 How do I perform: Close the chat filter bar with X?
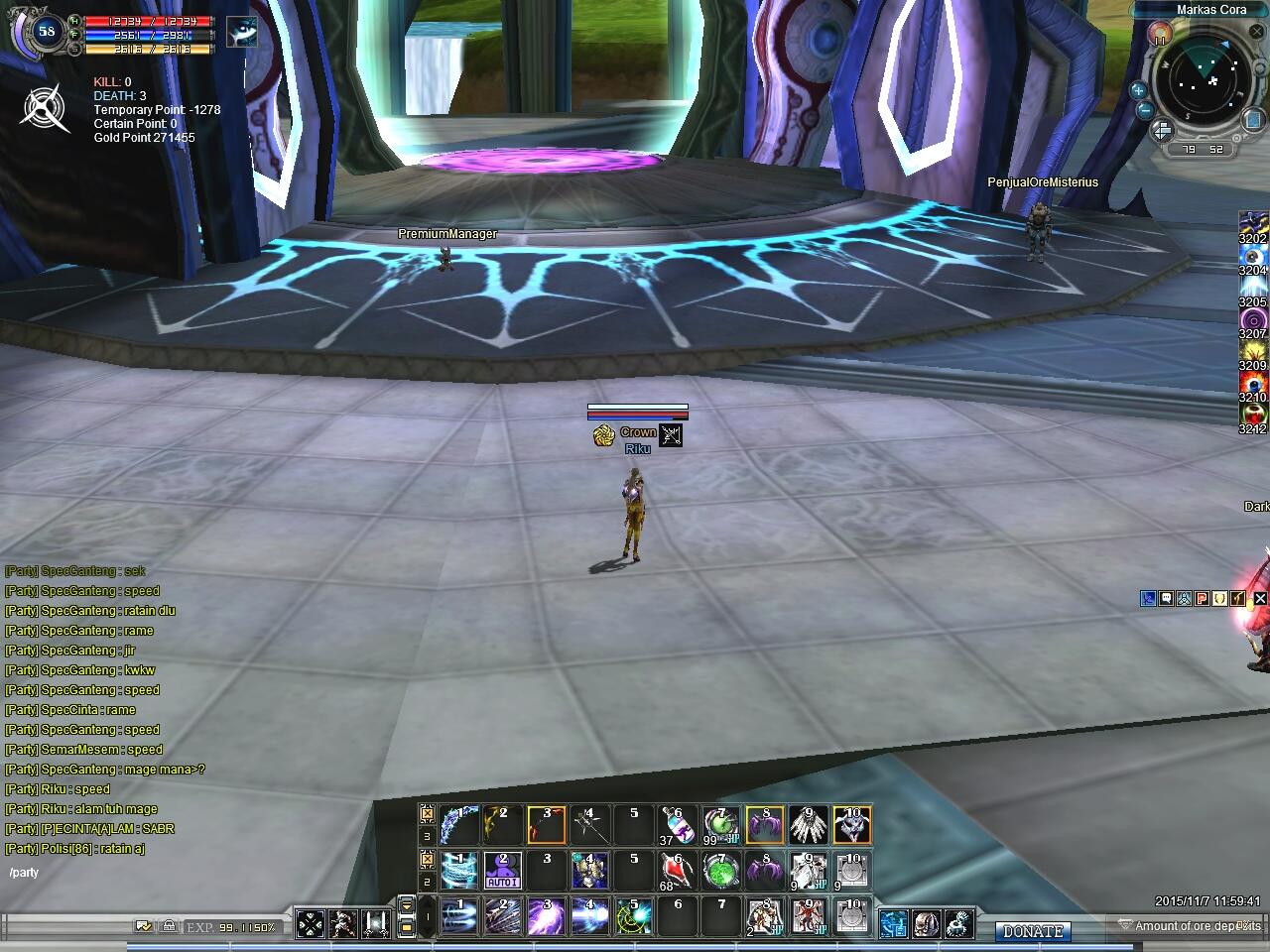click(x=1260, y=598)
